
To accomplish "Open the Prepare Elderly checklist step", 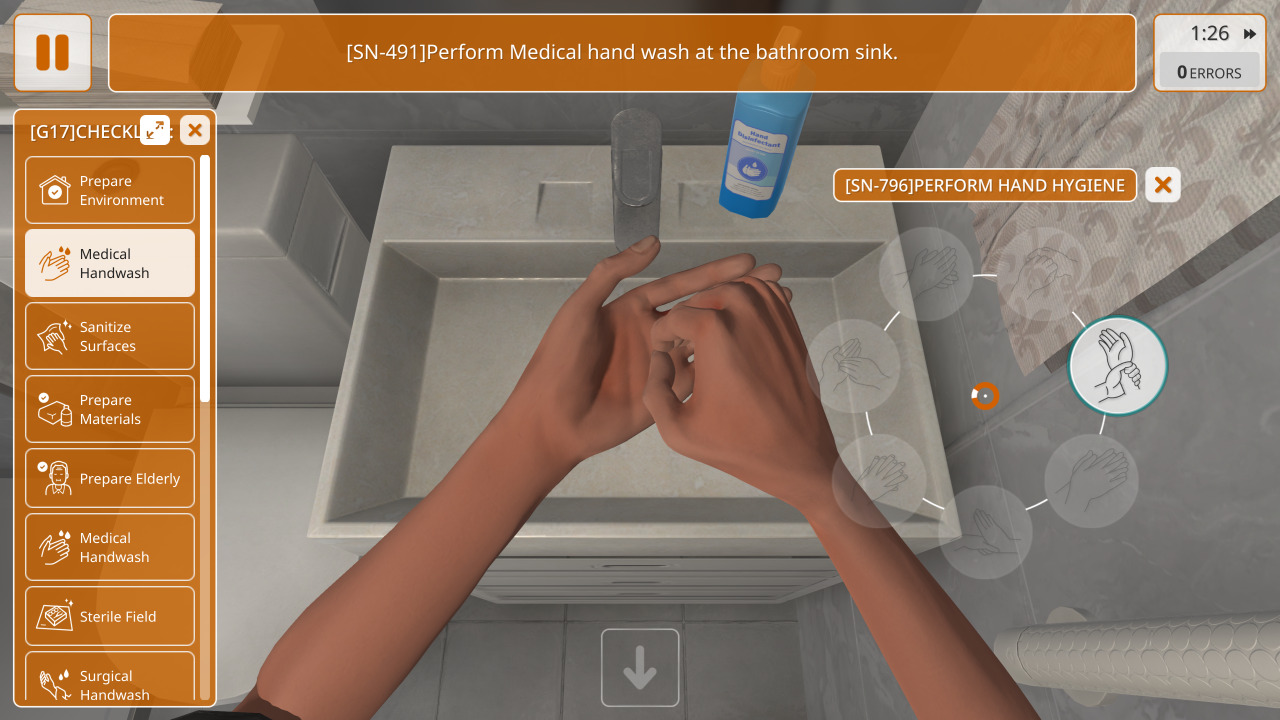I will pos(110,478).
